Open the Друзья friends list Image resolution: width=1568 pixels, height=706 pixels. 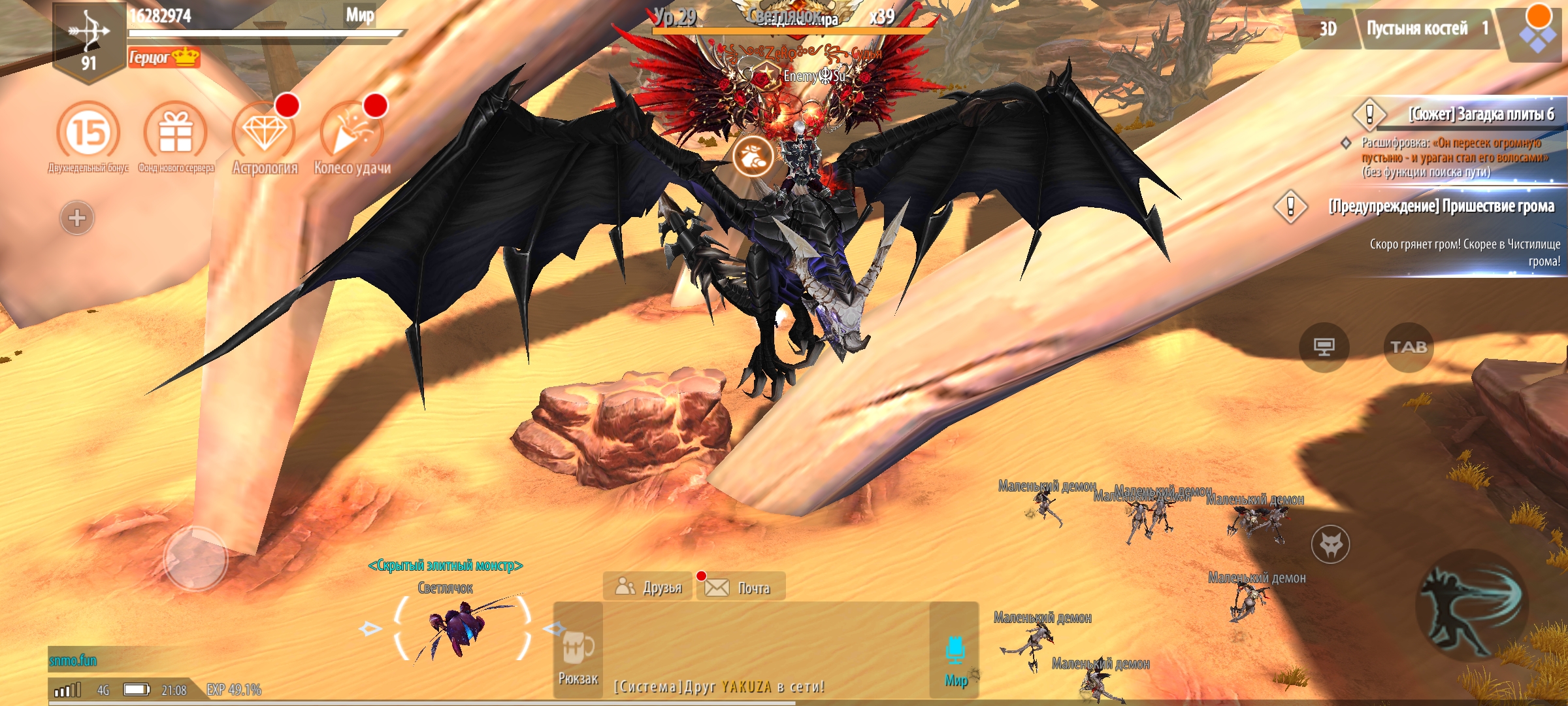(x=649, y=587)
